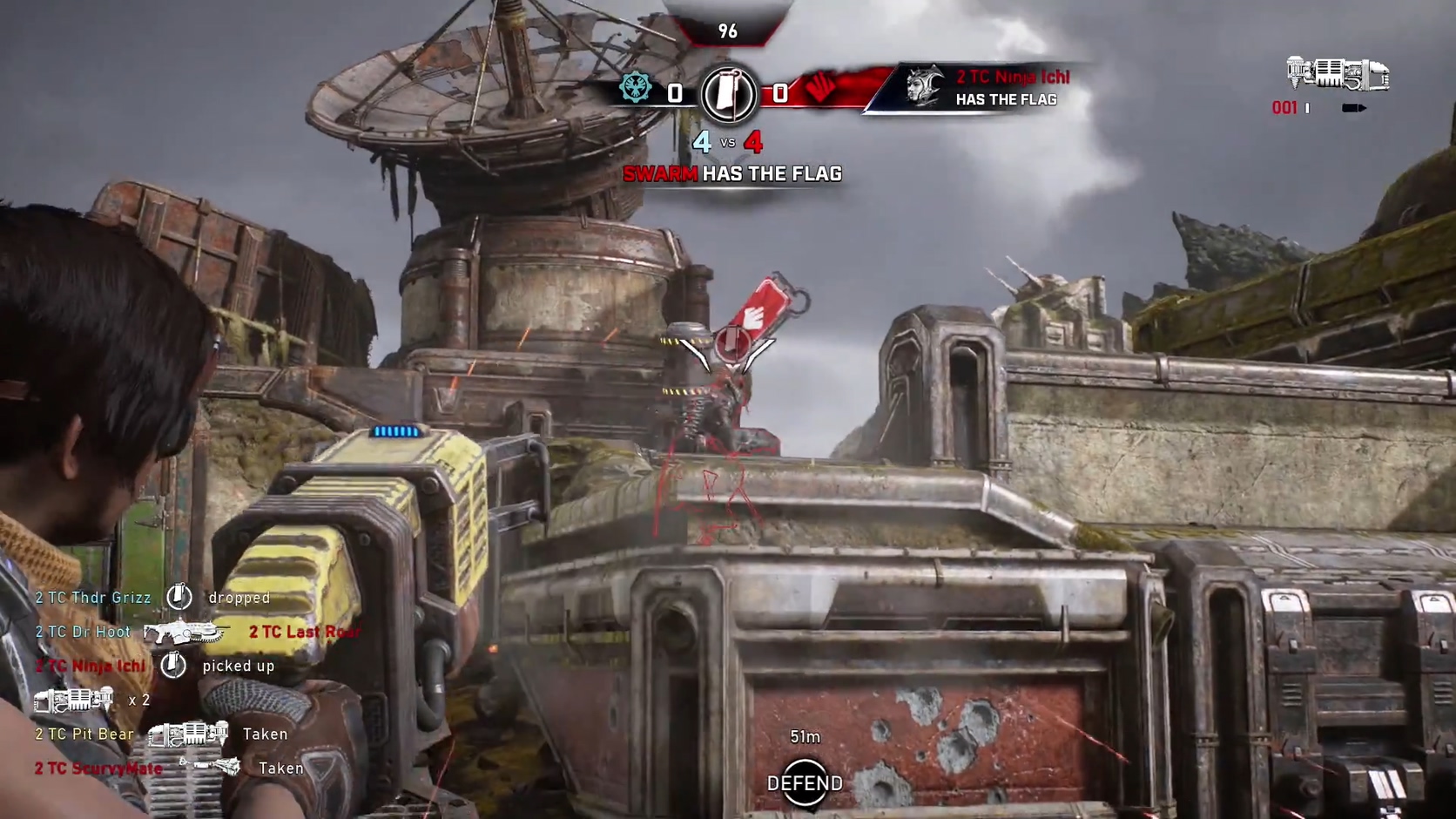Click the DEFEND objective marker
This screenshot has height=819, width=1456.
tap(805, 783)
